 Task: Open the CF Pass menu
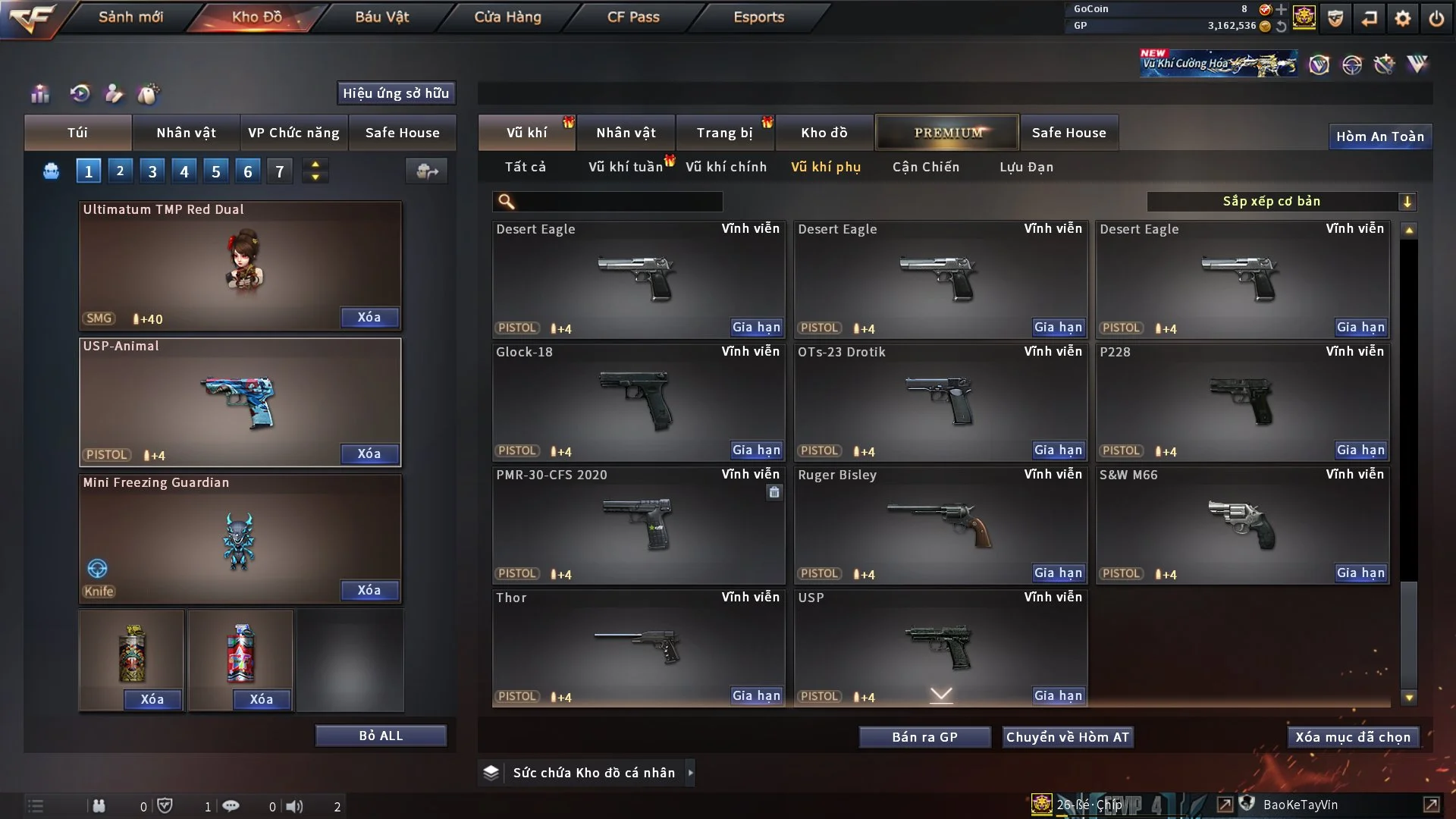coord(633,17)
